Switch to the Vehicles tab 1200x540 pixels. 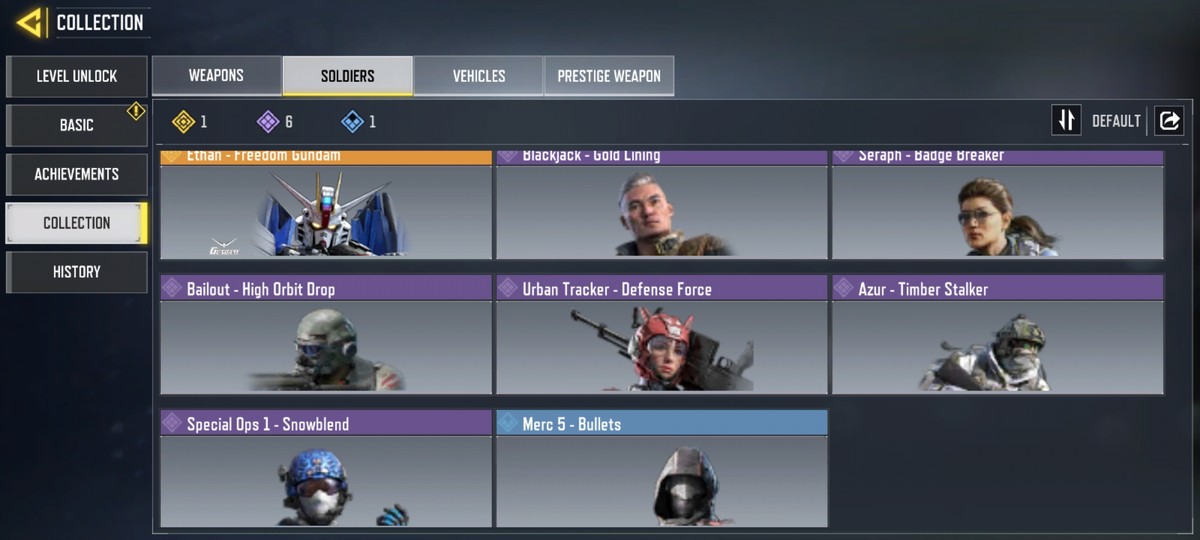(x=479, y=76)
